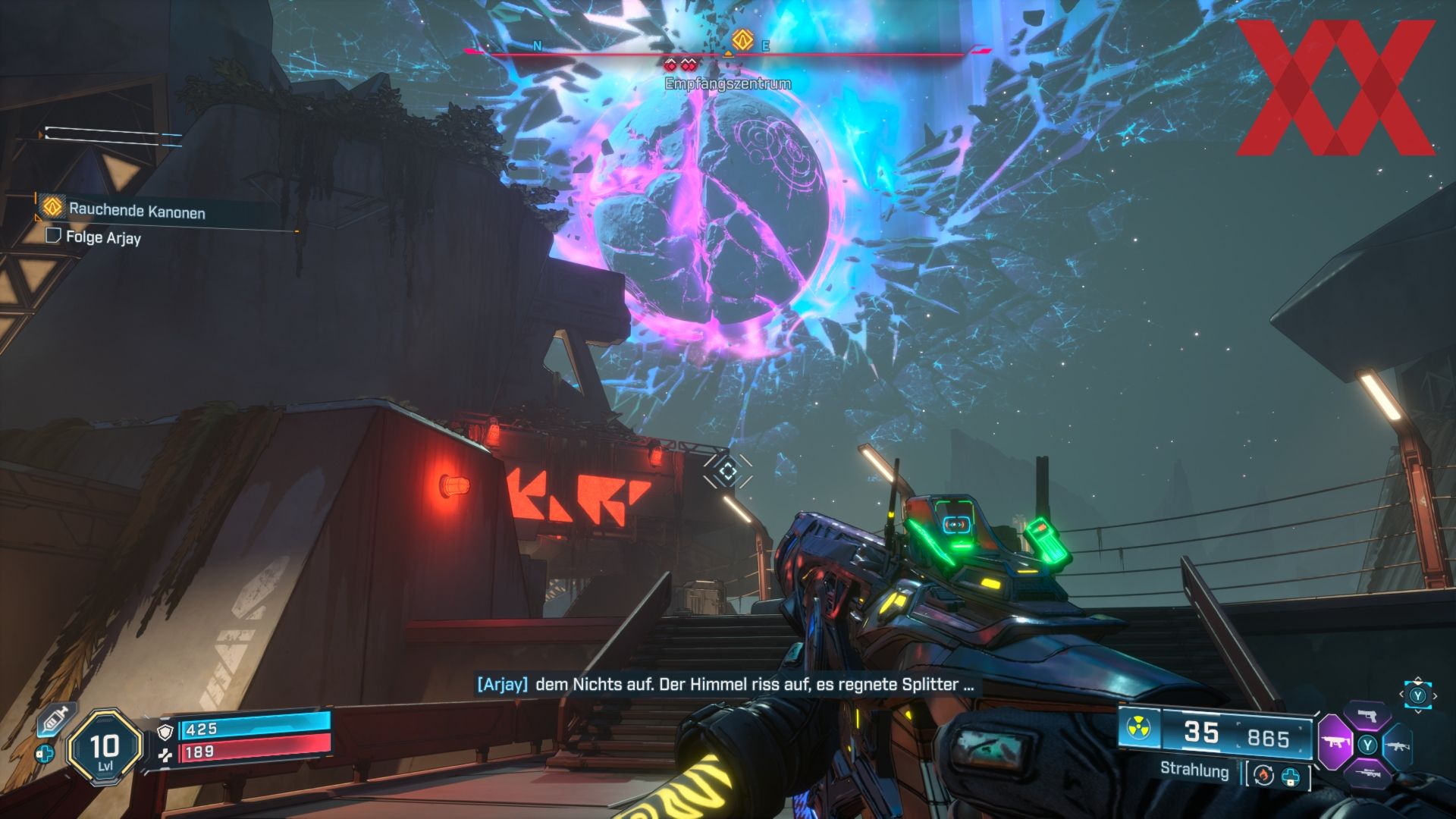Select the purple highlighted SMG weapon slot
1456x819 pixels.
point(1334,741)
